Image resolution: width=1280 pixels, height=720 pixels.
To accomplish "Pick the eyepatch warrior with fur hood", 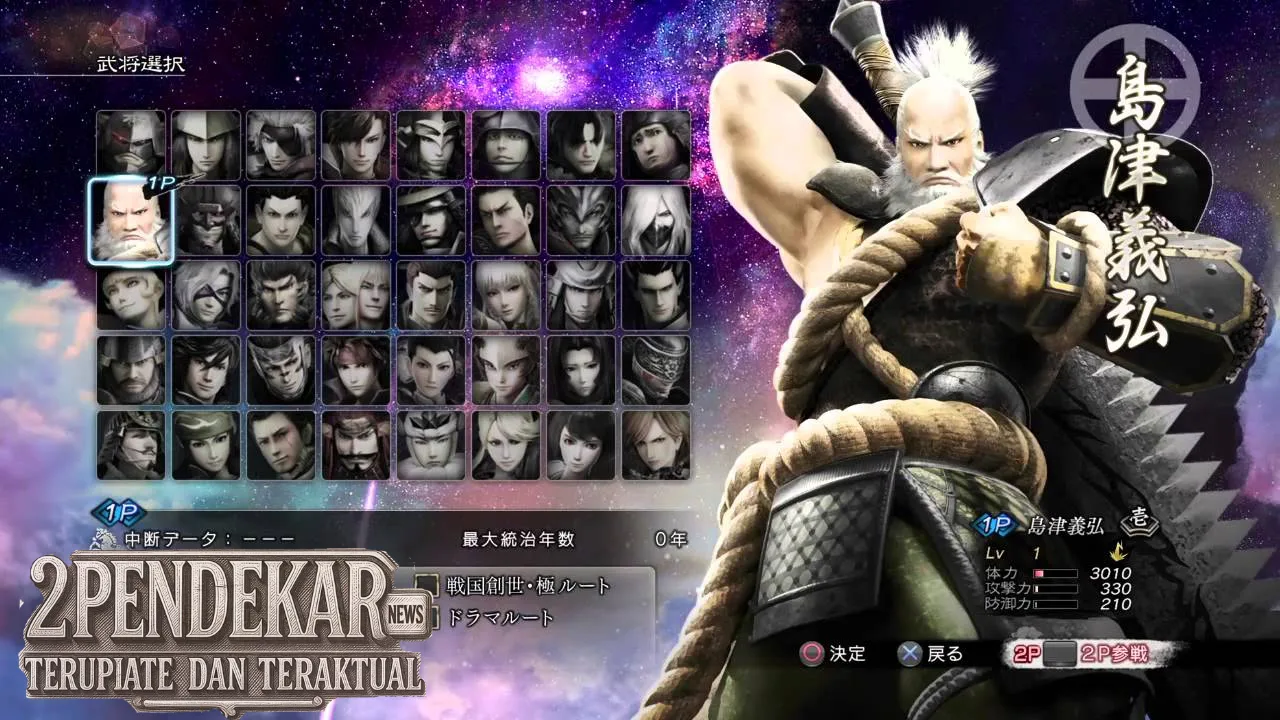I will point(281,144).
